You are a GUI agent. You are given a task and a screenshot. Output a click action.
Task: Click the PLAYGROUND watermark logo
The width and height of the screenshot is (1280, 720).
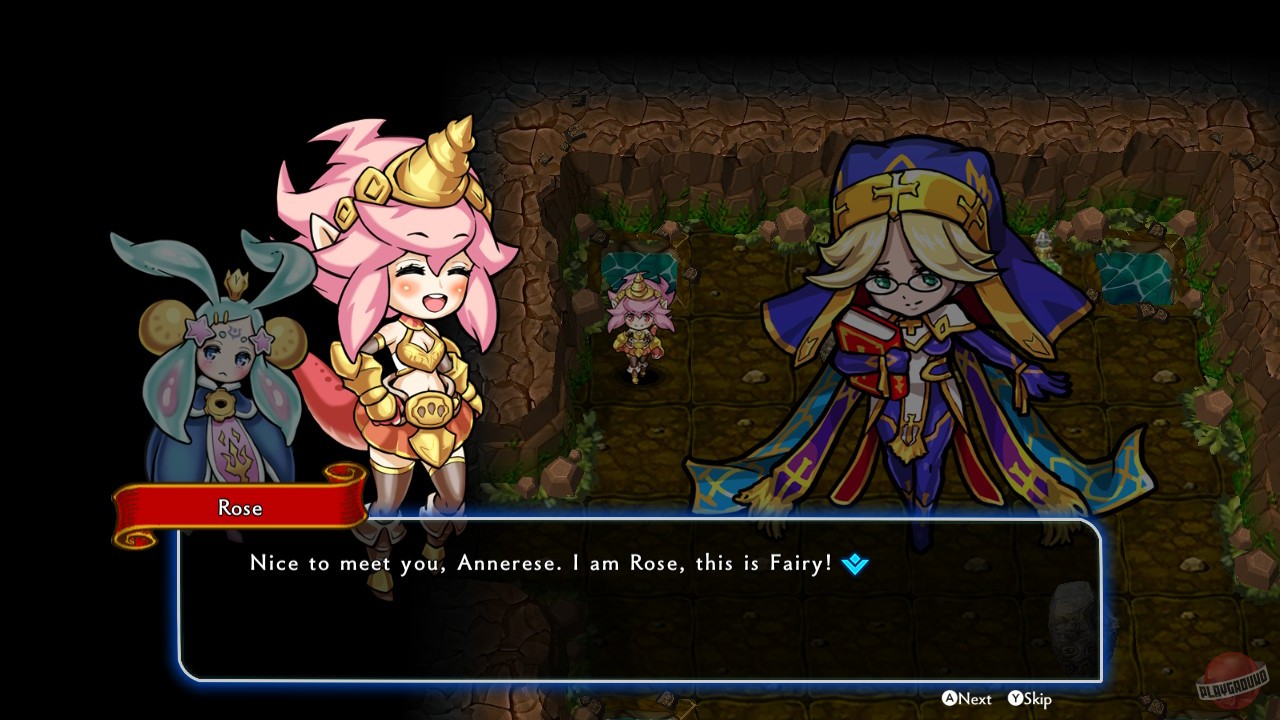(x=1228, y=689)
